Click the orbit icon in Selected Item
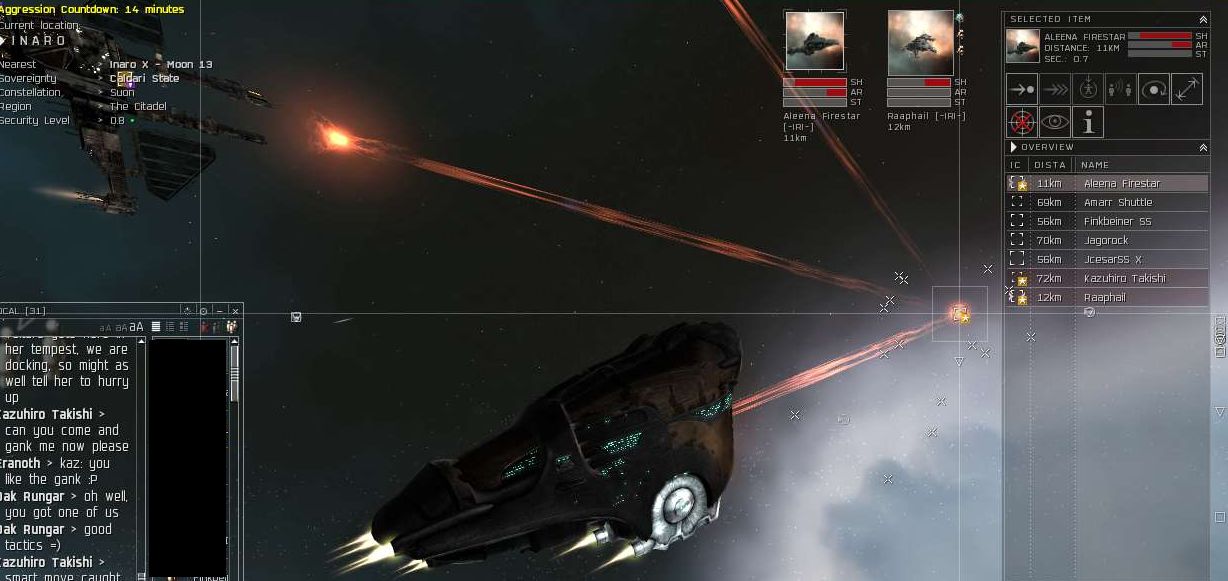The width and height of the screenshot is (1228, 581). 1154,89
